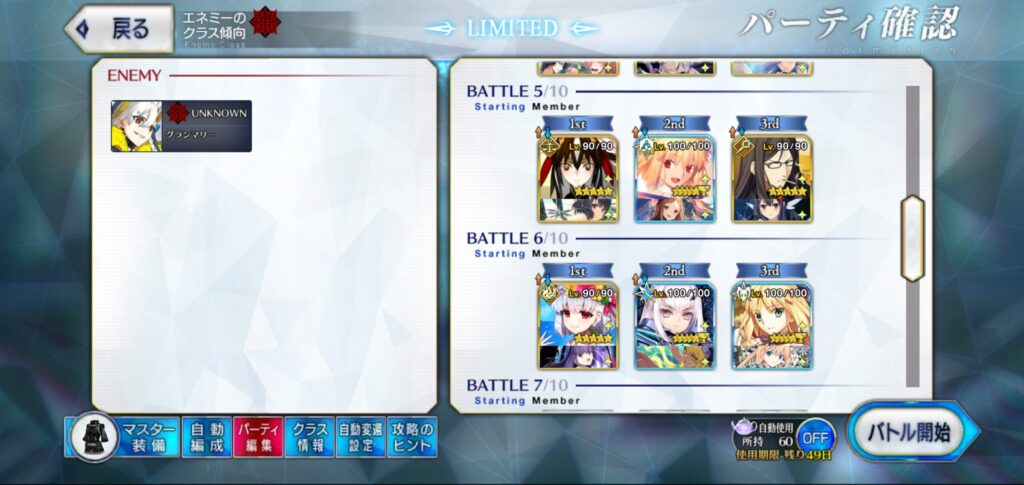Toggle the 自動使用 OFF switch
The height and width of the screenshot is (485, 1024).
(816, 437)
